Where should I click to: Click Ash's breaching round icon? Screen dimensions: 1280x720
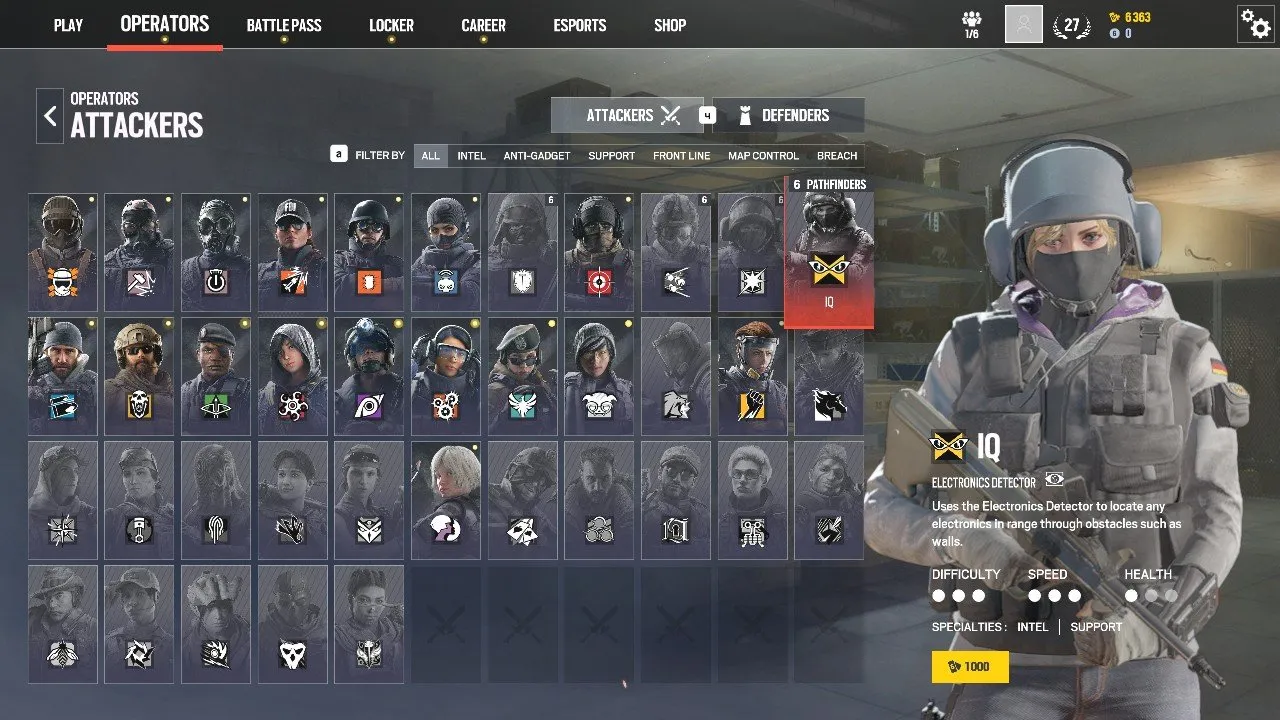pos(292,280)
